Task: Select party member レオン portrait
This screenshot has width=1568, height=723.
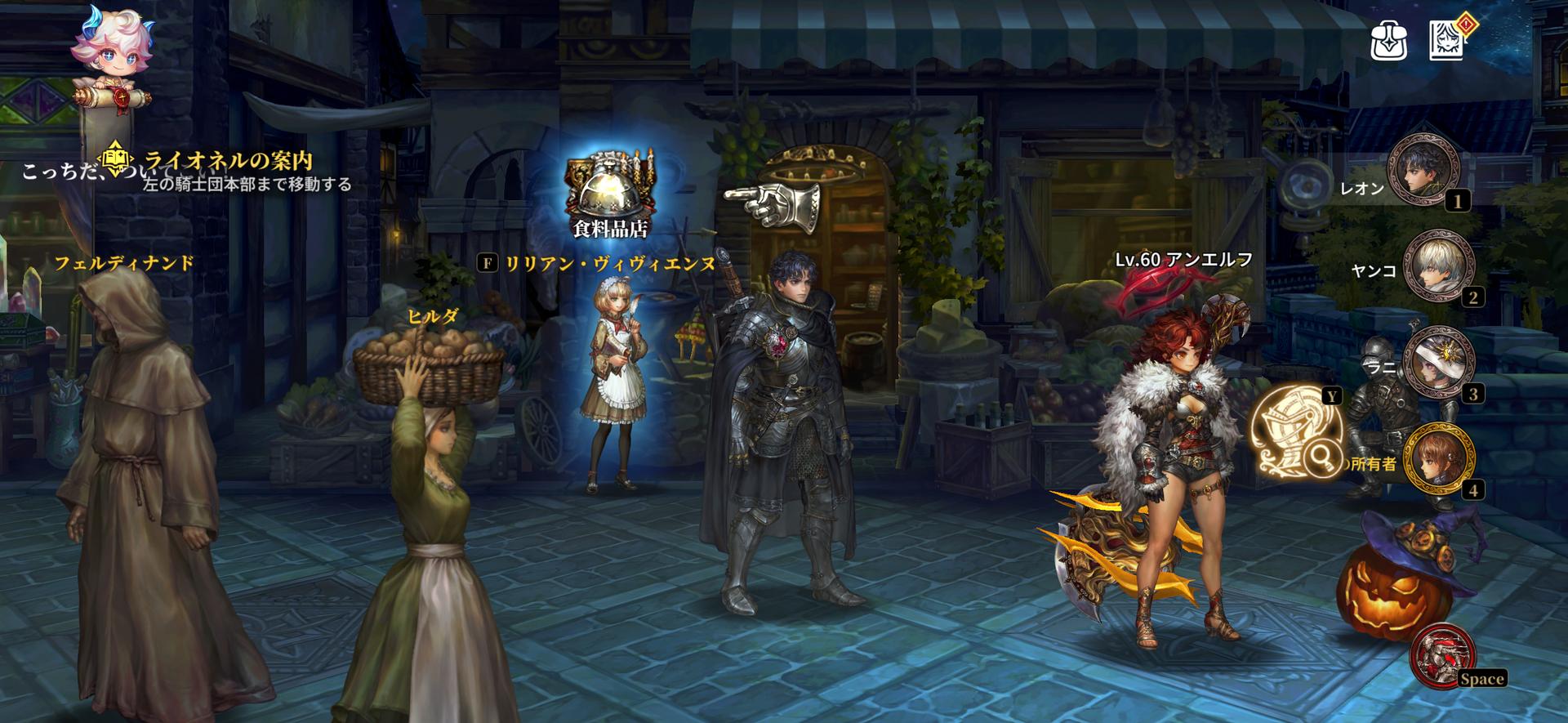Action: [x=1424, y=171]
